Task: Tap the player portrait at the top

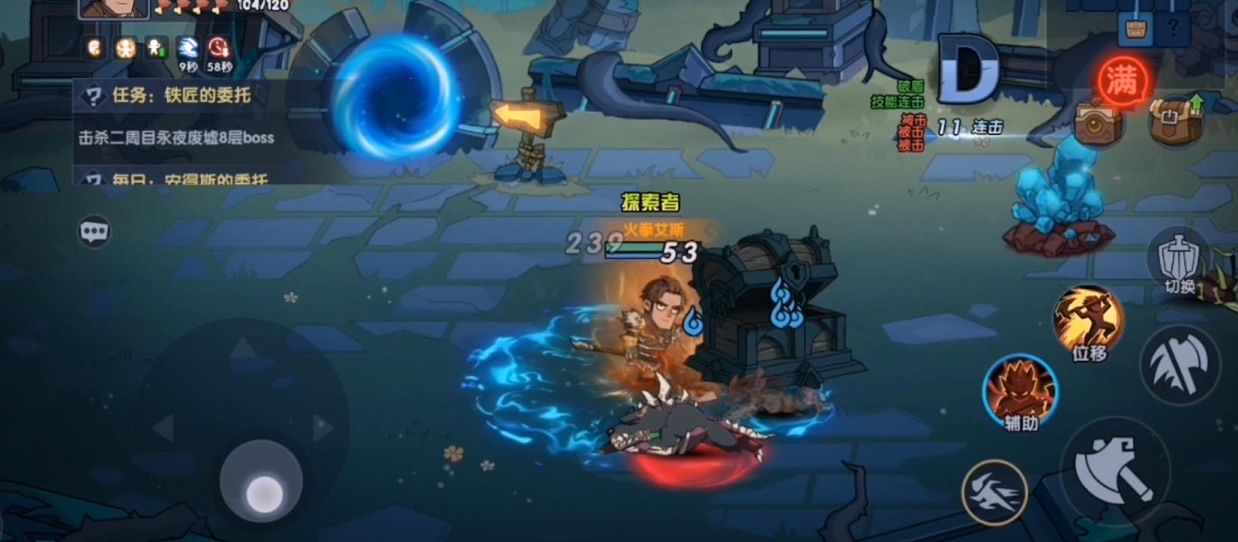Action: tap(113, 8)
